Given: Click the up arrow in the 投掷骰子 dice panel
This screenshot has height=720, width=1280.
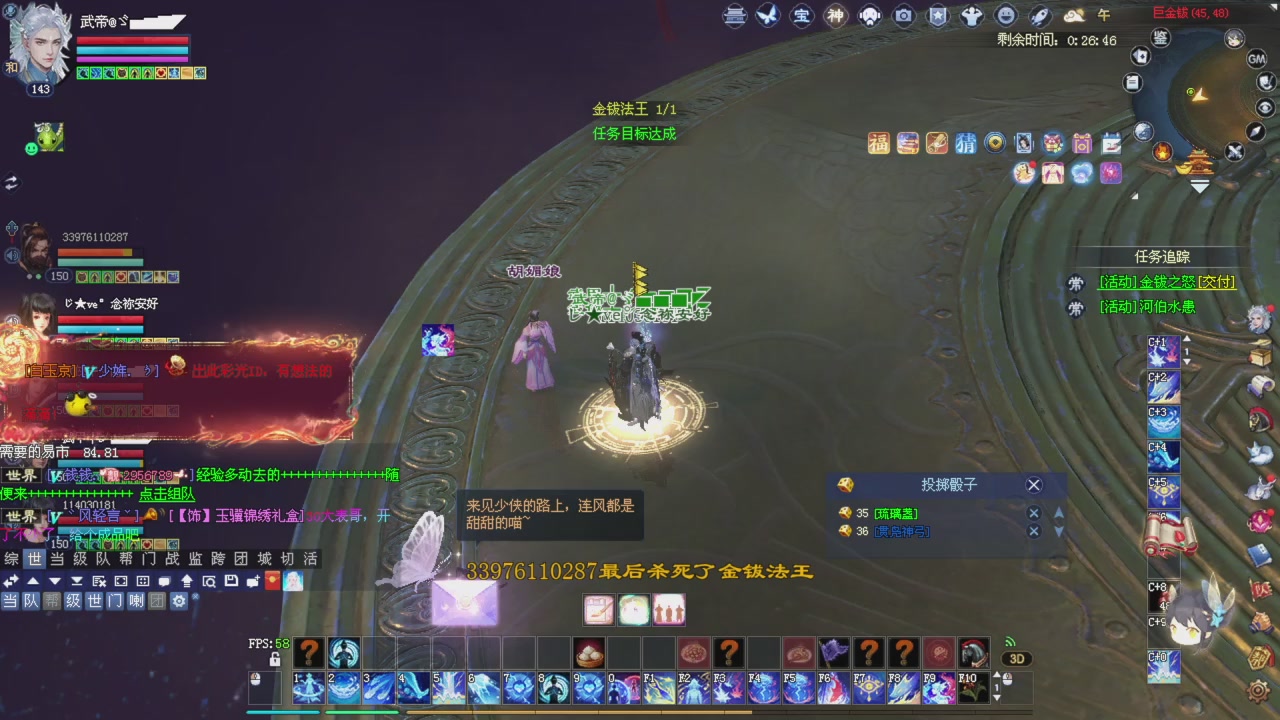Looking at the screenshot, I should click(1059, 513).
